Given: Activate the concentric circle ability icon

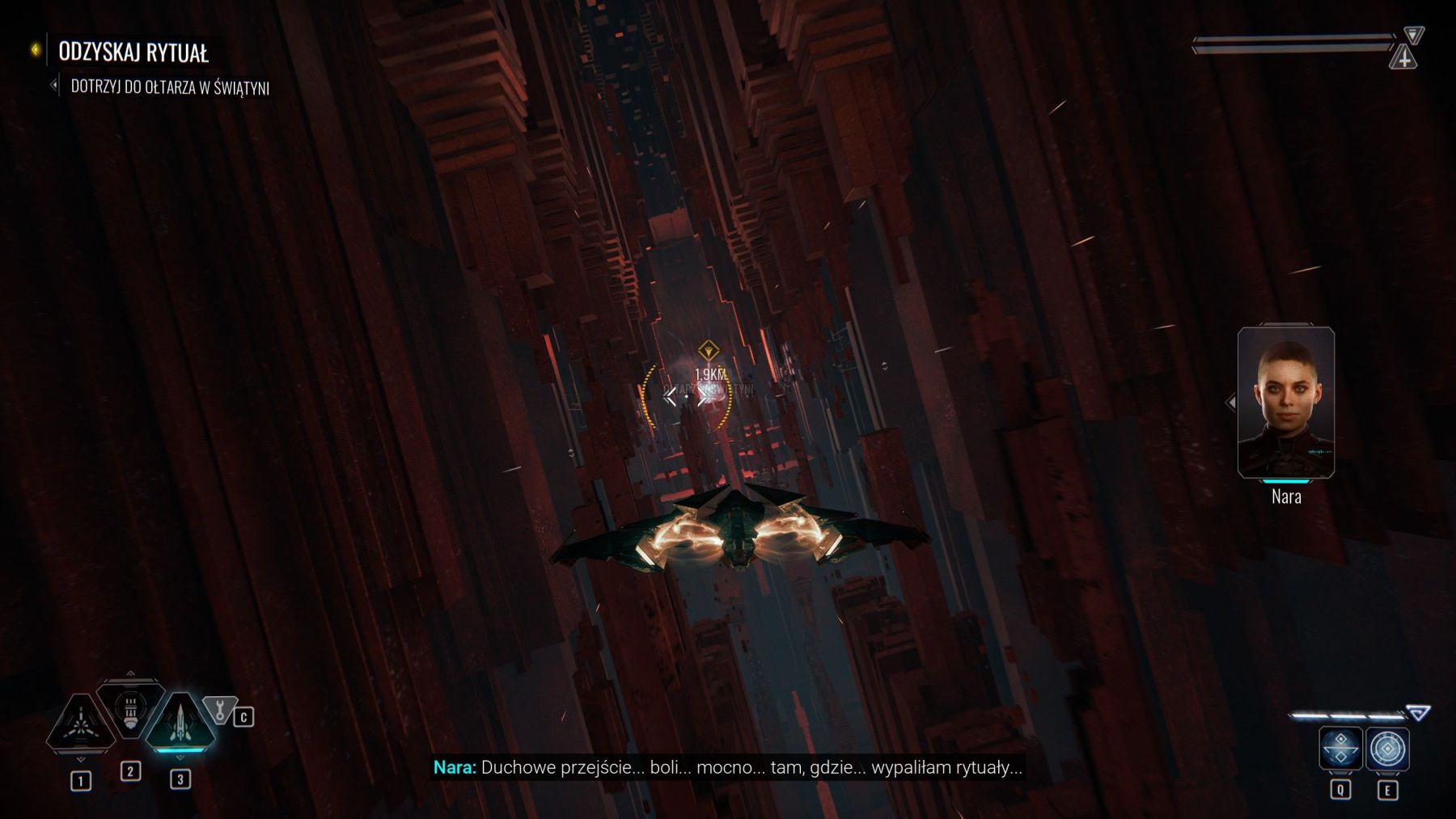Looking at the screenshot, I should coord(1387,749).
